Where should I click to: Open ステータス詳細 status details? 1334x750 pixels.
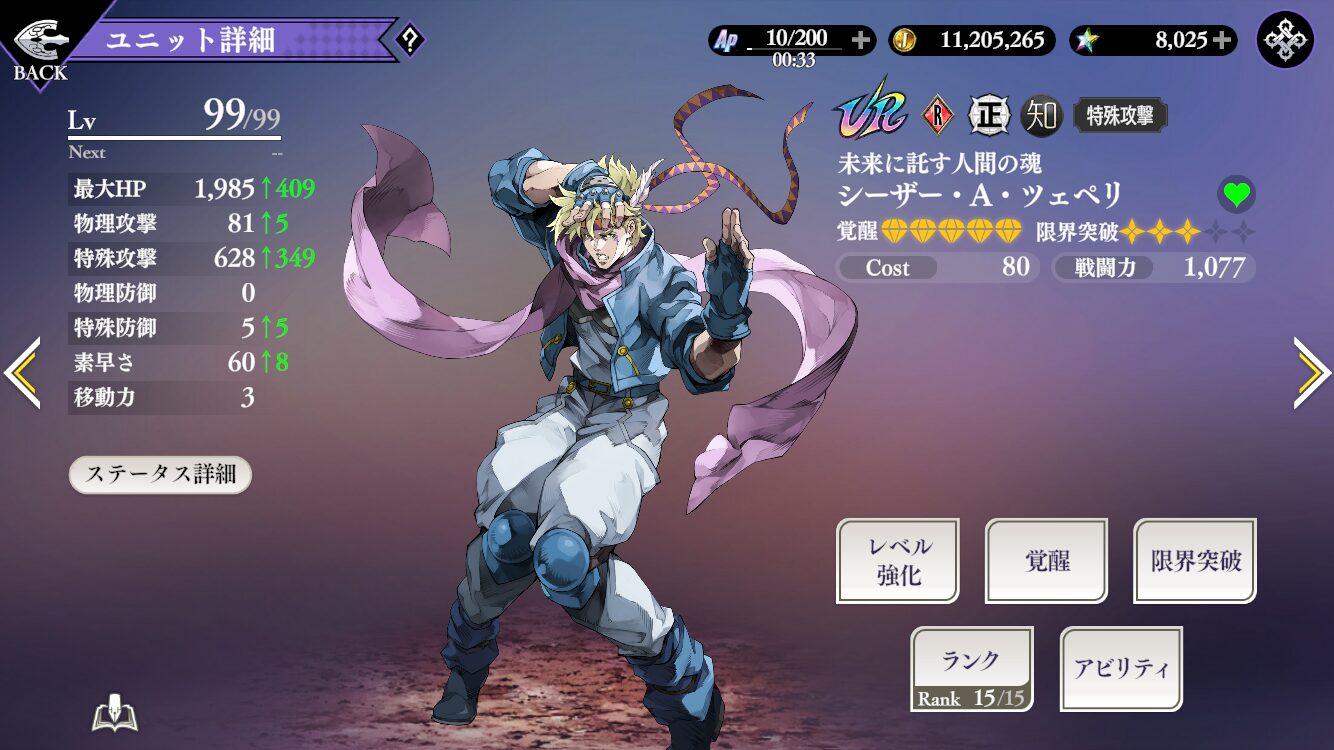(x=160, y=474)
